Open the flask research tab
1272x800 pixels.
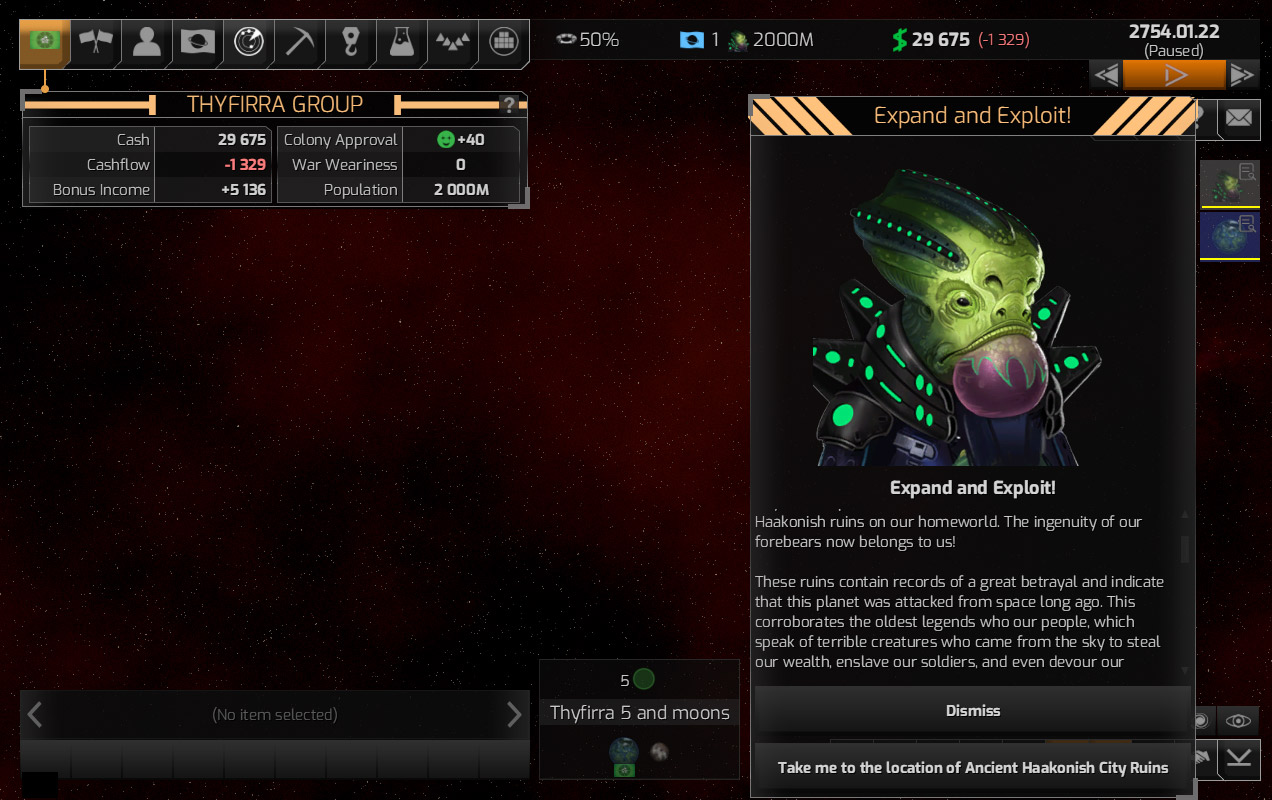(402, 42)
